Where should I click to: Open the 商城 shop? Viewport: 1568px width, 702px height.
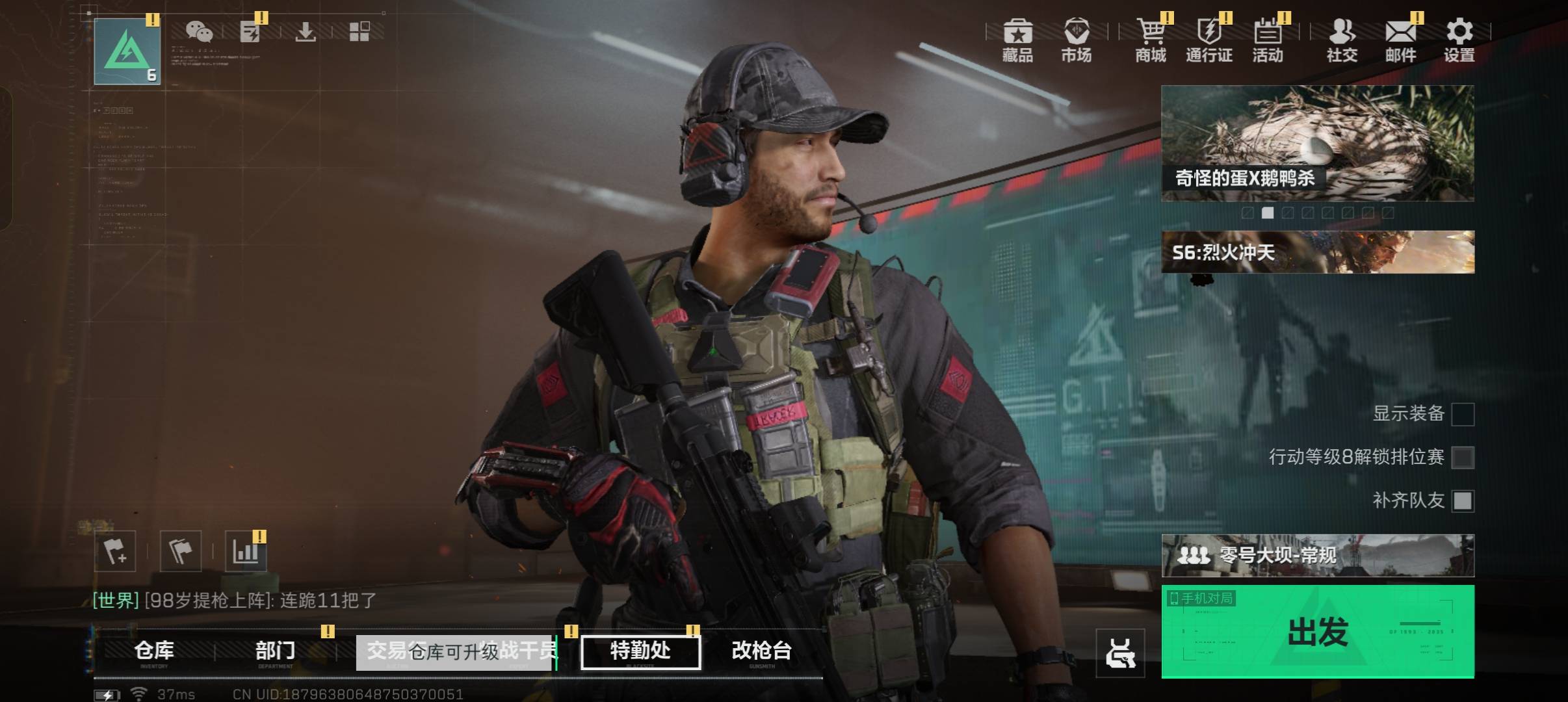pos(1151,40)
